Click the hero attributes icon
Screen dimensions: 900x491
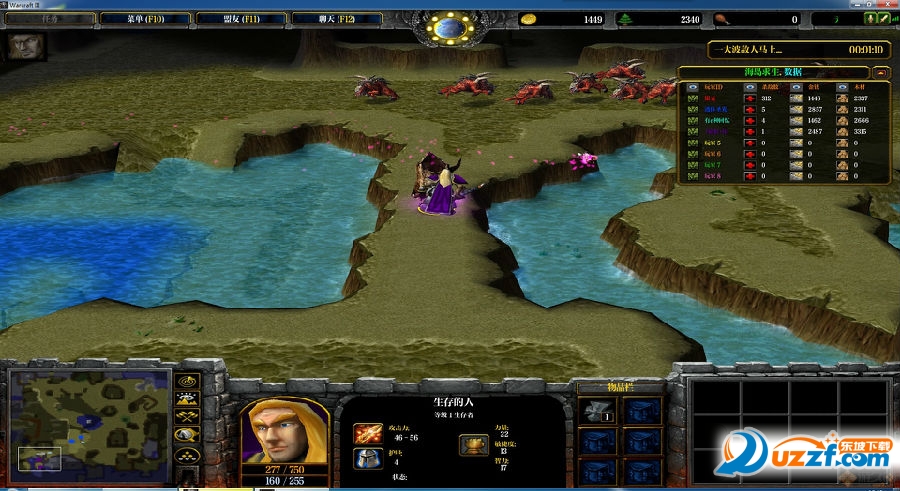(471, 446)
